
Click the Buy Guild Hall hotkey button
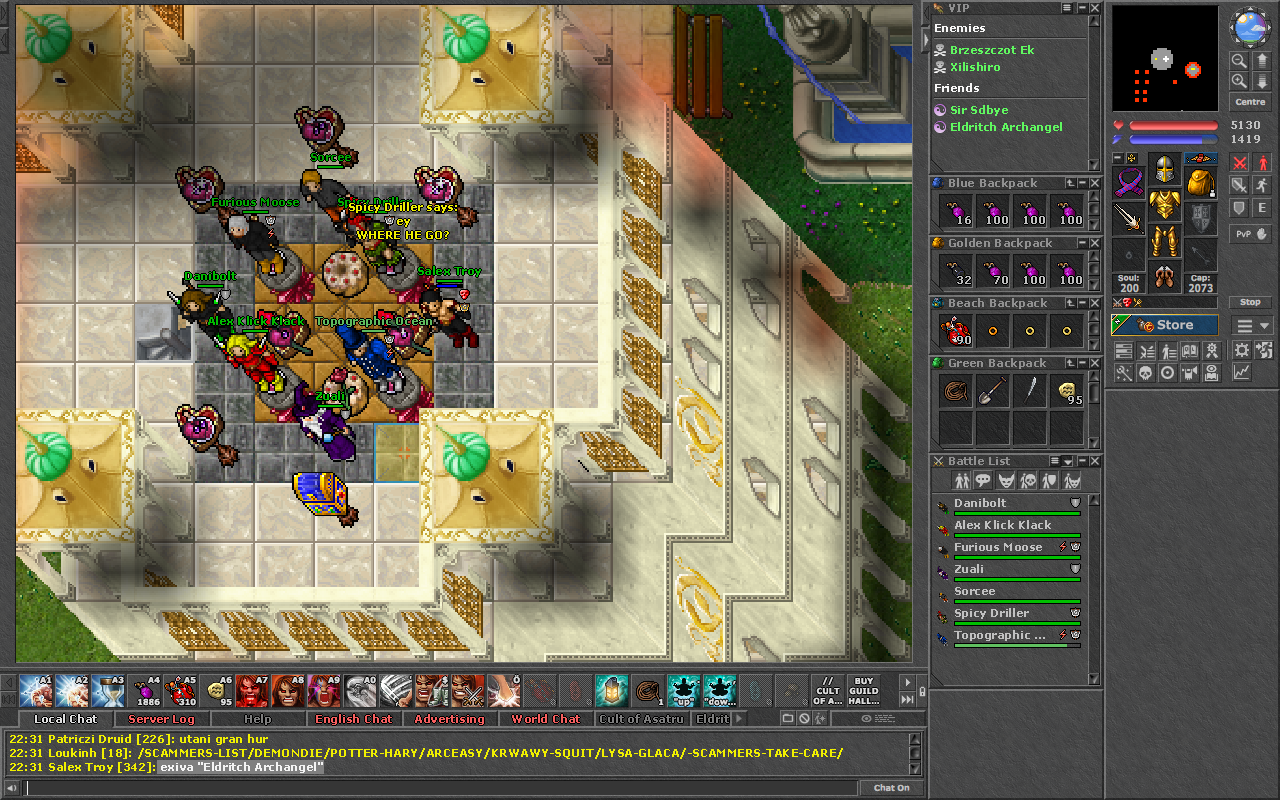863,691
